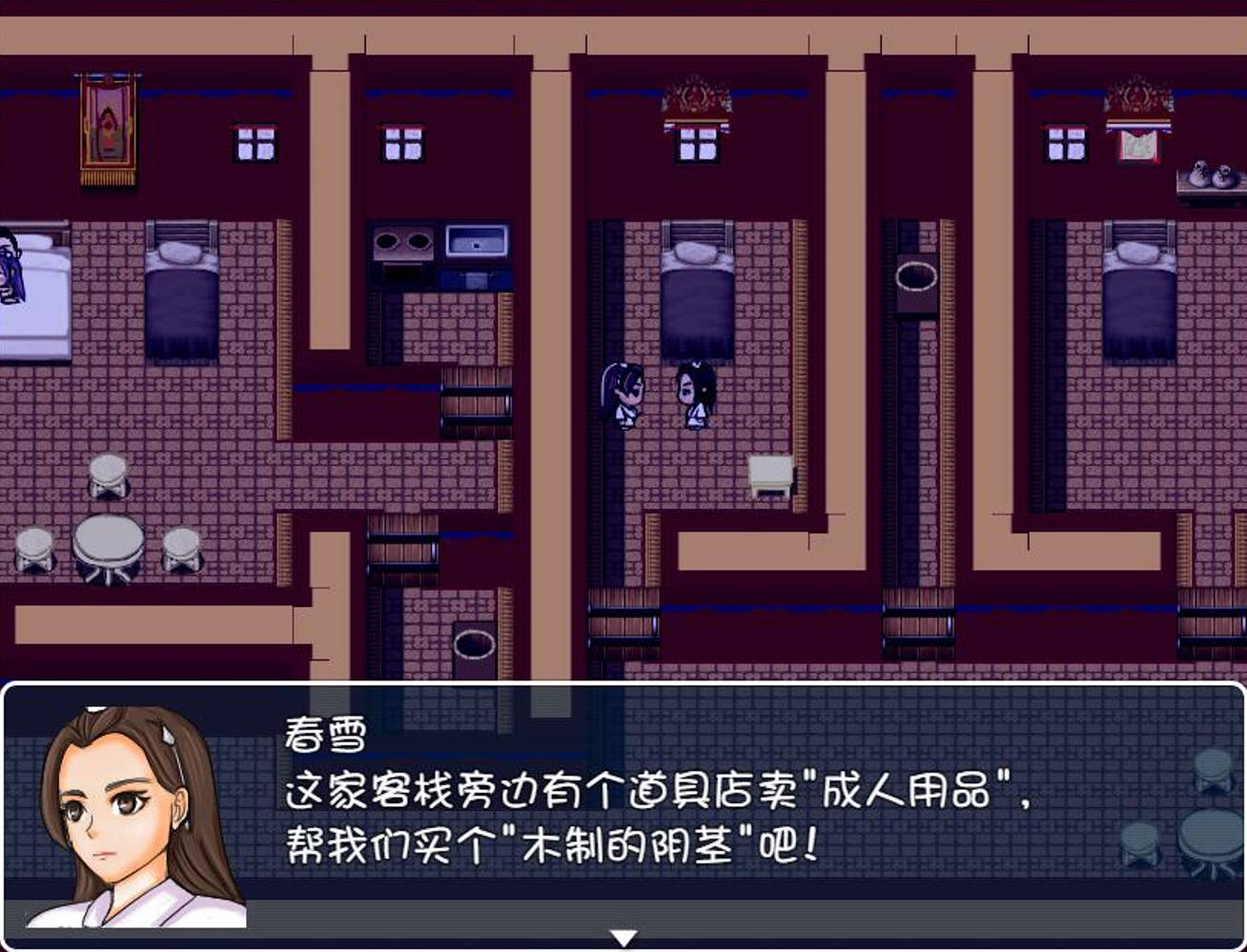Click the continue arrow to advance the dialogue
Image resolution: width=1247 pixels, height=952 pixels.
[626, 937]
